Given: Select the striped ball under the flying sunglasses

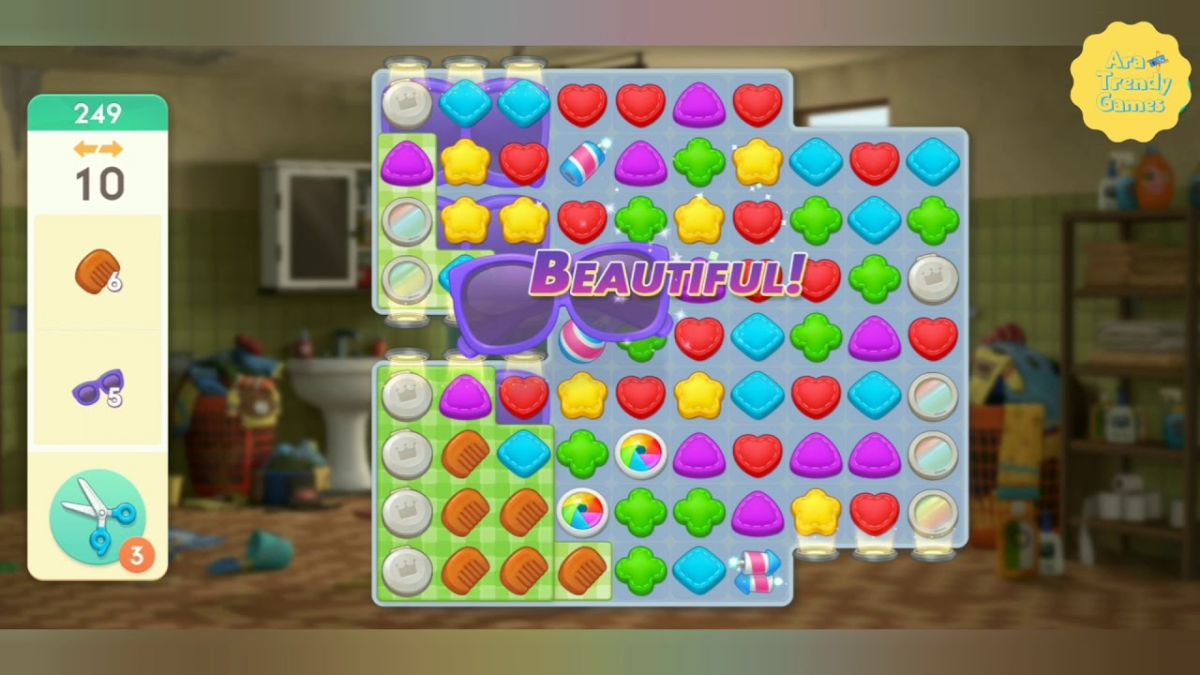Looking at the screenshot, I should 582,341.
